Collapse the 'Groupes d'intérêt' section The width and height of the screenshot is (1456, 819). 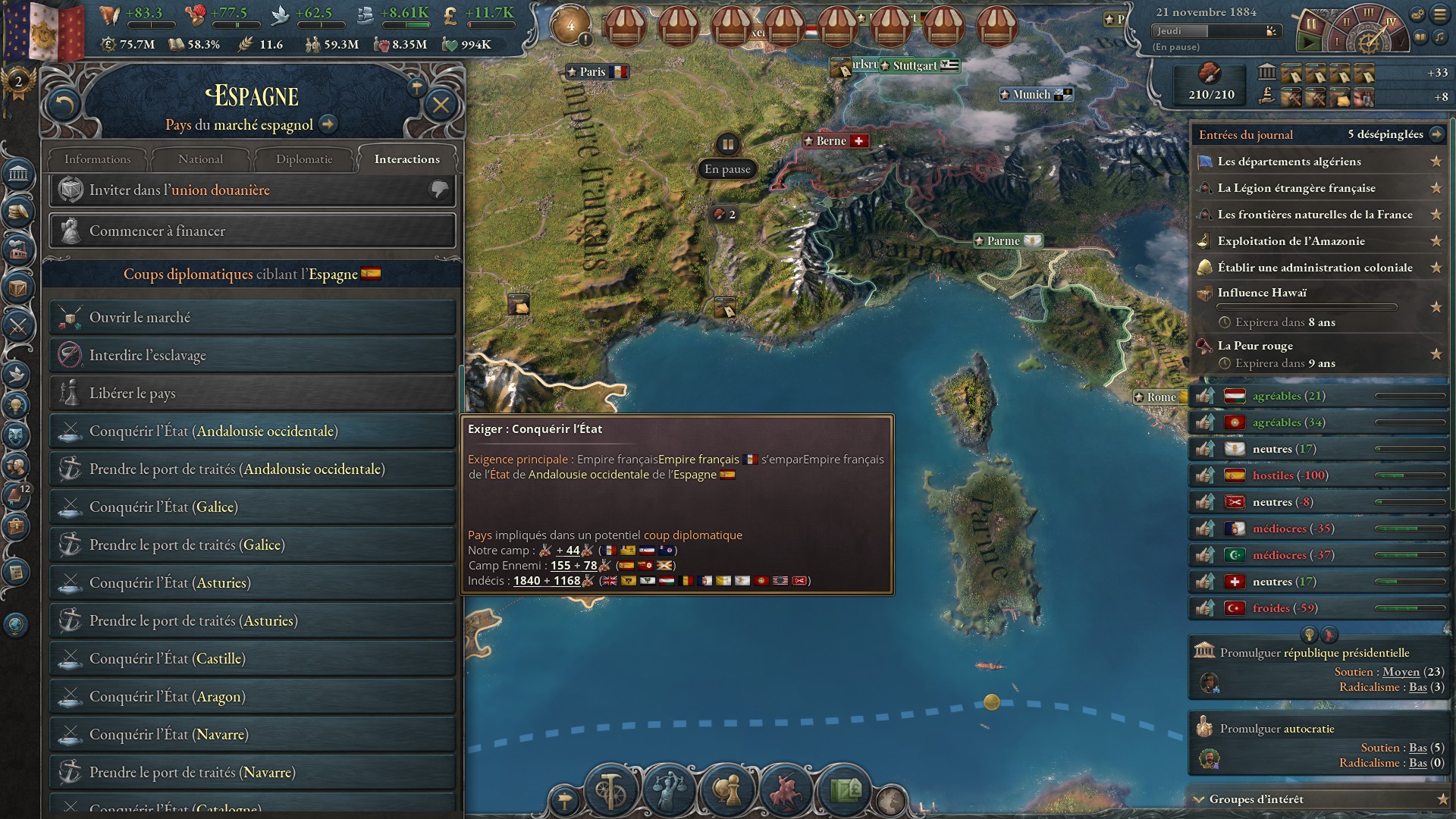(x=1200, y=799)
